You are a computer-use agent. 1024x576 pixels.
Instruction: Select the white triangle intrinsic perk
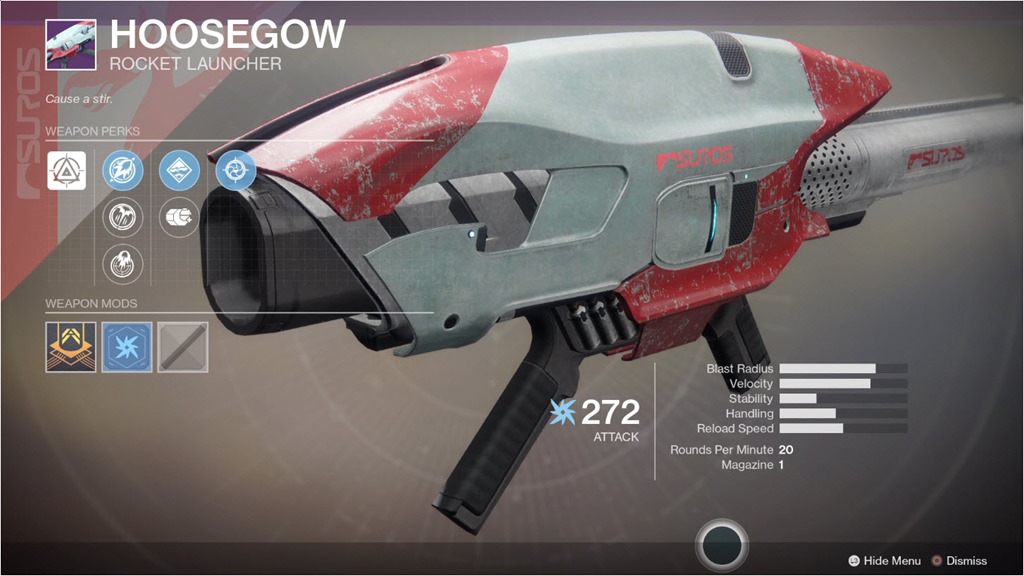66,171
